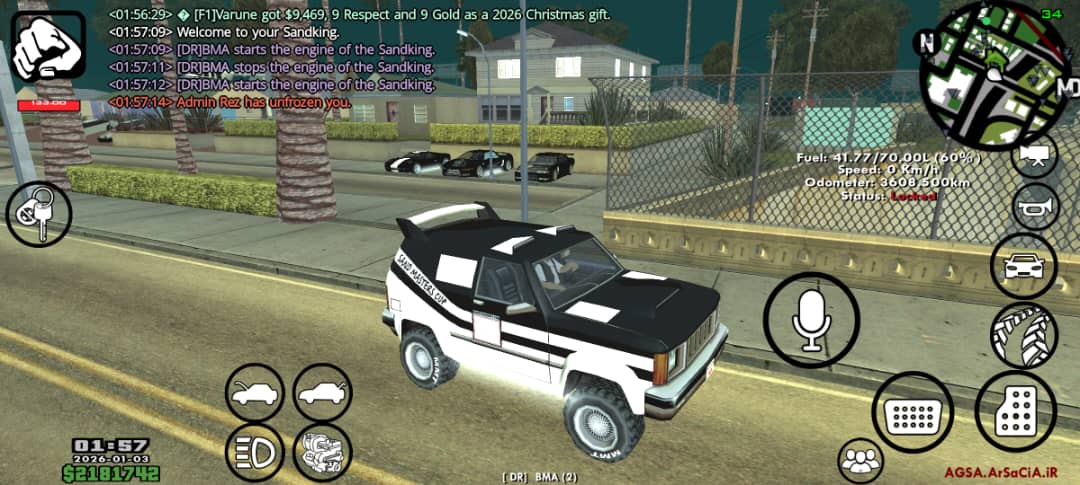Switch camera view with the camera icon
Viewport: 1080px width, 485px height.
tap(1035, 155)
